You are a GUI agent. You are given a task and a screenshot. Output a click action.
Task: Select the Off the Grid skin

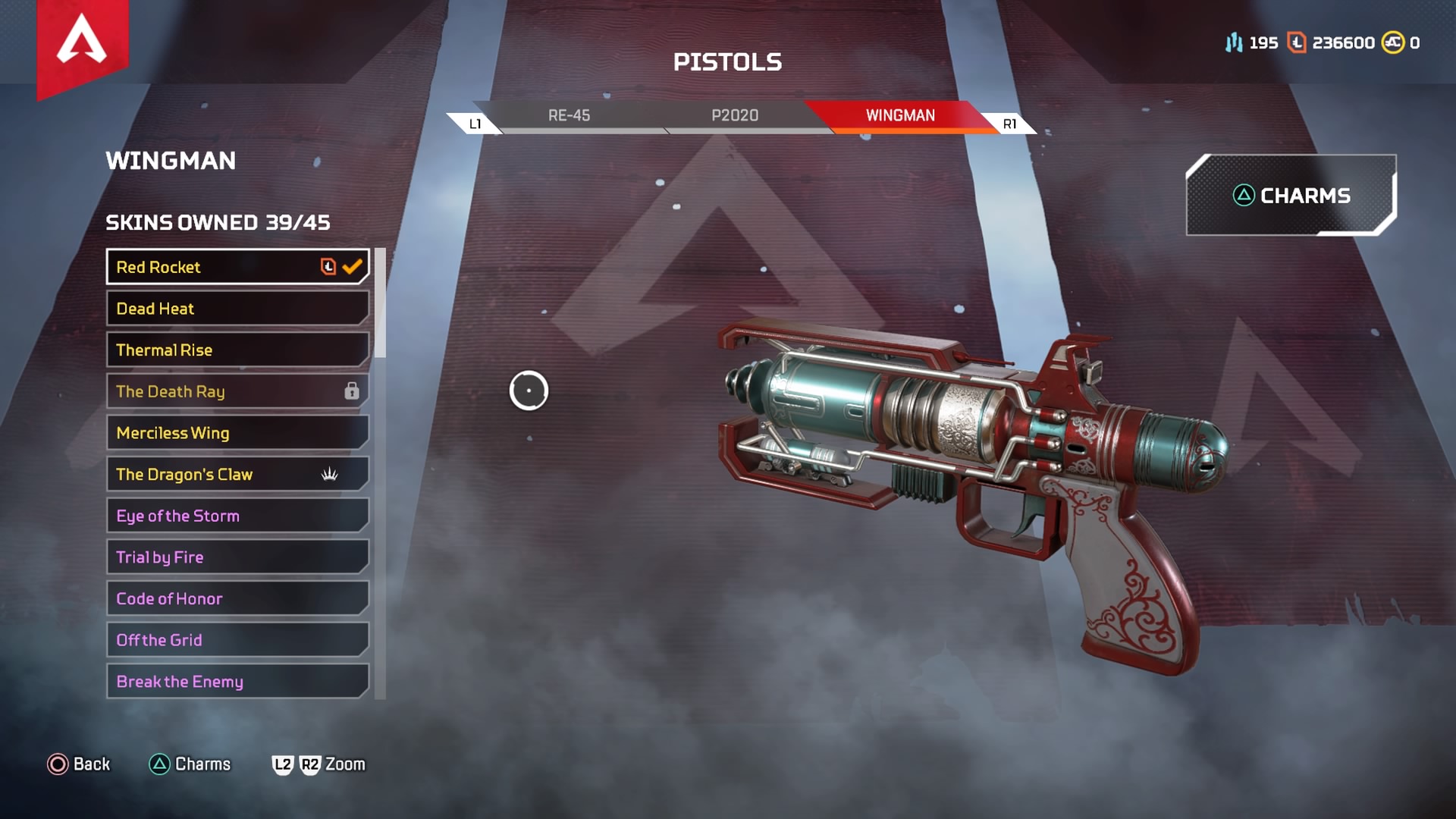(237, 640)
